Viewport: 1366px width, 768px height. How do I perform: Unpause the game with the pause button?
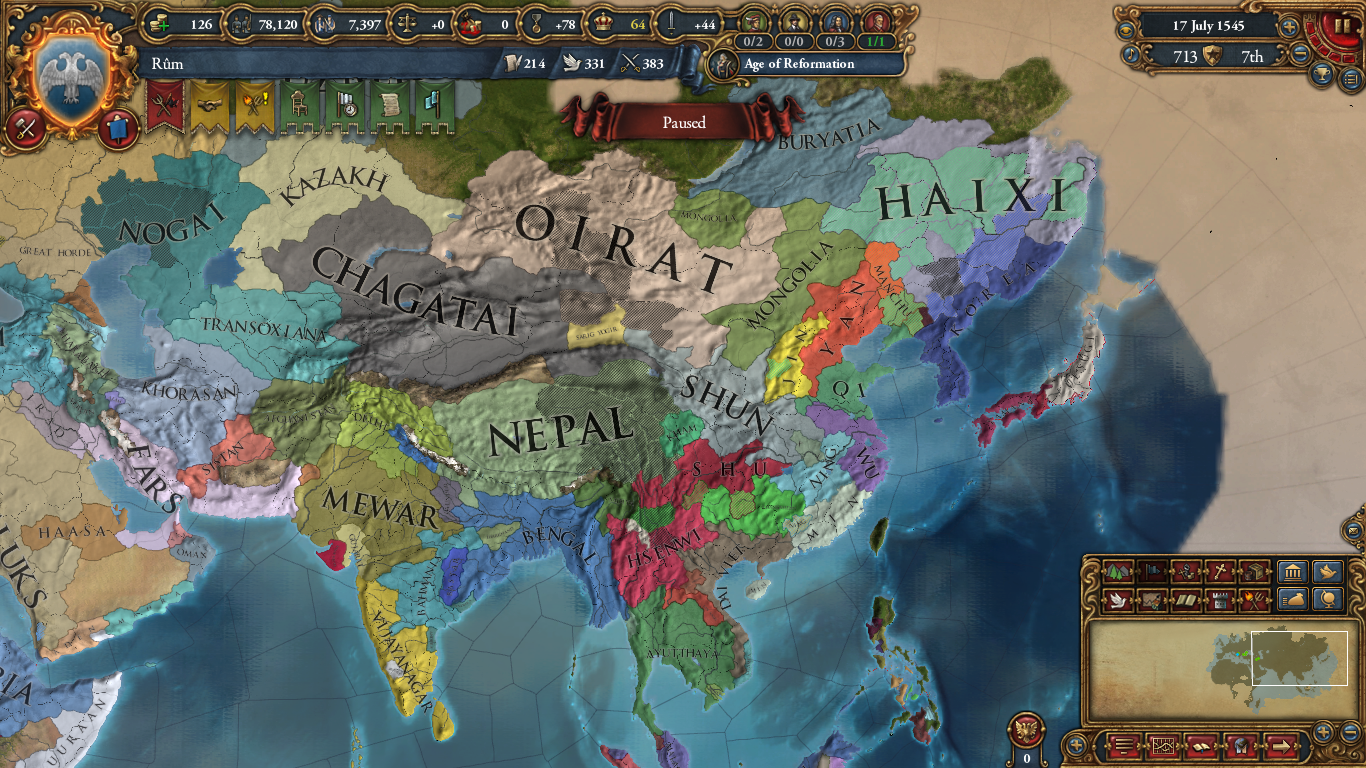tap(1345, 25)
